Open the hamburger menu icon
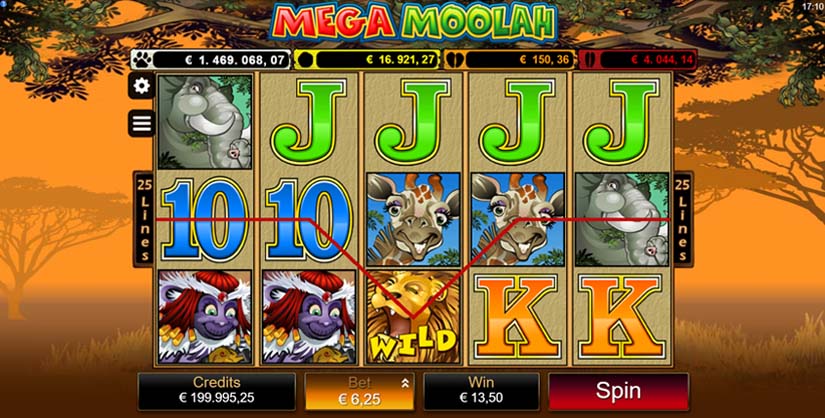825x418 pixels. (142, 123)
